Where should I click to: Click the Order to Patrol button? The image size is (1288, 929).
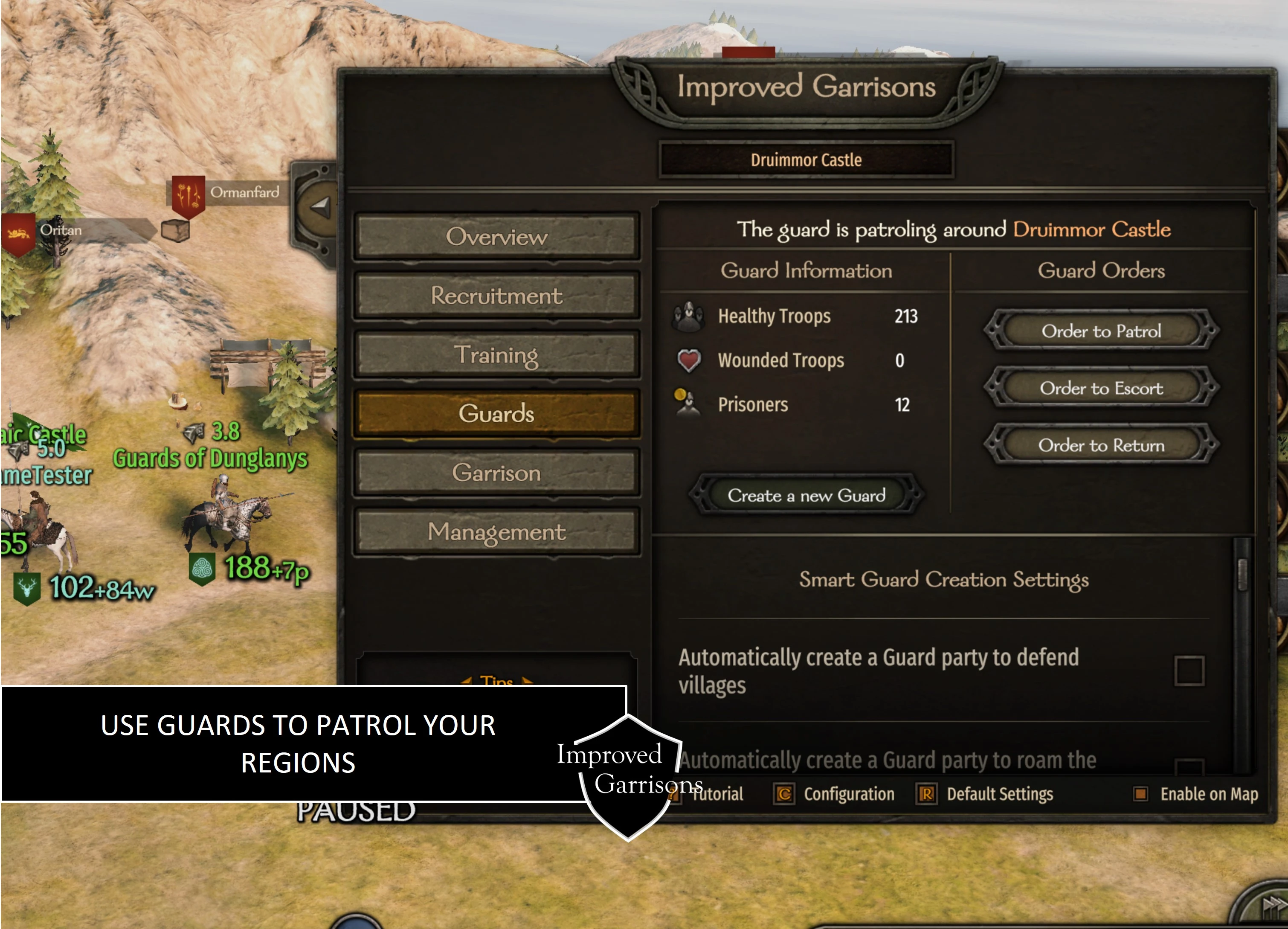pyautogui.click(x=1102, y=331)
